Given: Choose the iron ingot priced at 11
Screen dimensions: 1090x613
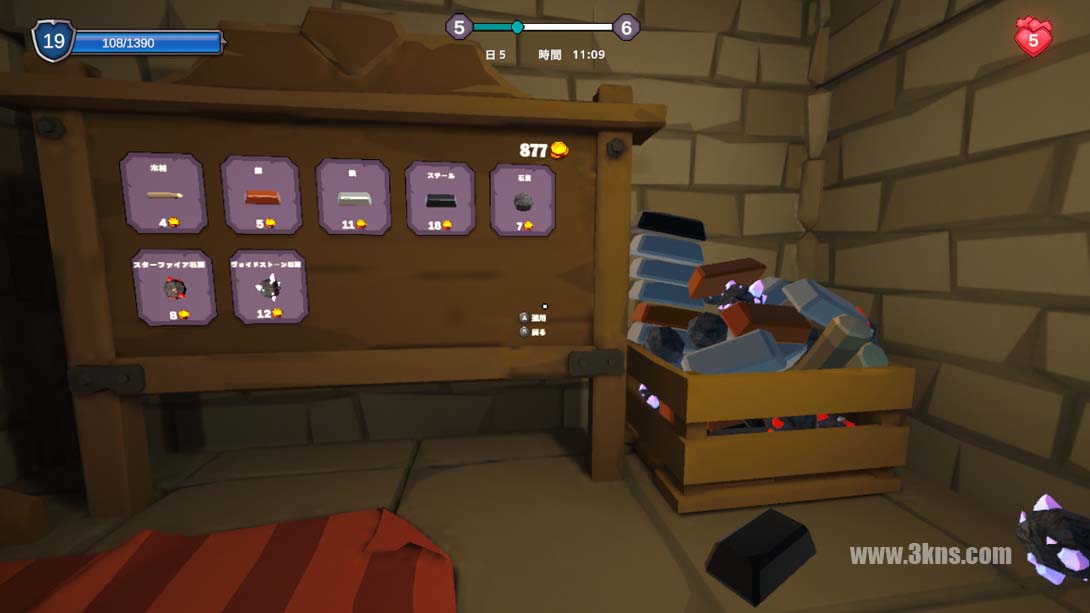Looking at the screenshot, I should coord(353,196).
